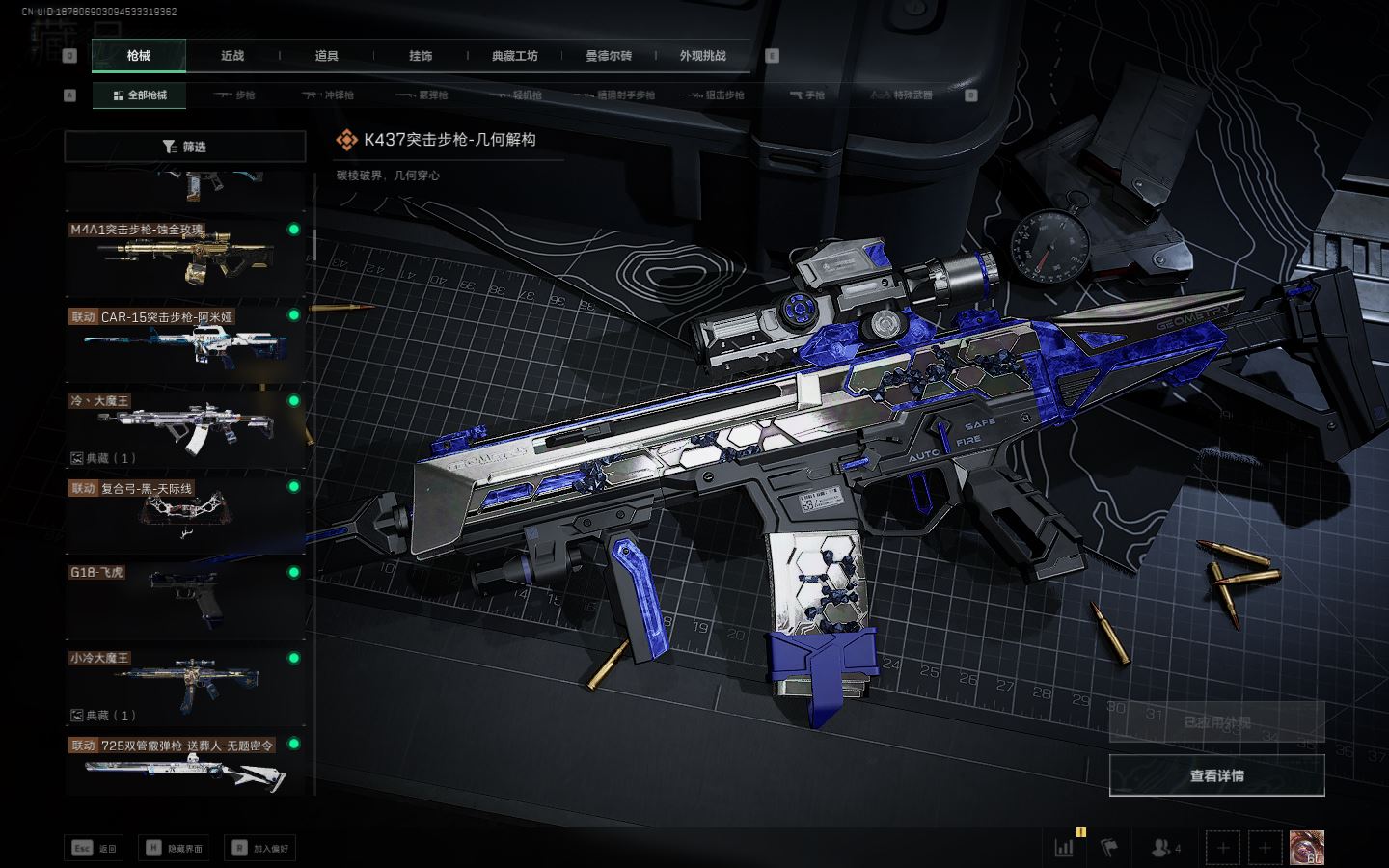Choose the 狙击步枪 sniper rifle category
The height and width of the screenshot is (868, 1389).
coord(713,95)
